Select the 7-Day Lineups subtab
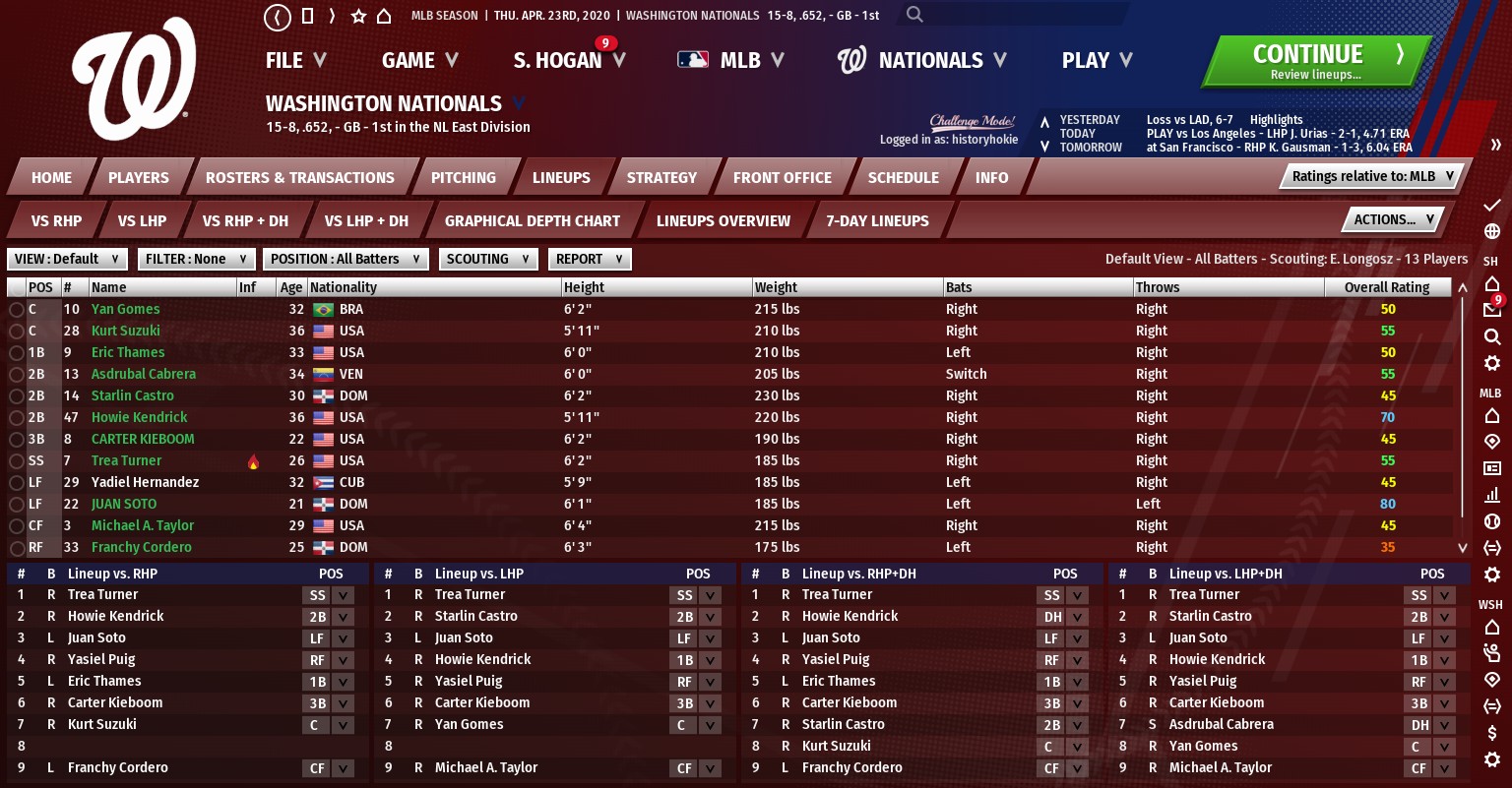The height and width of the screenshot is (788, 1512). (877, 221)
